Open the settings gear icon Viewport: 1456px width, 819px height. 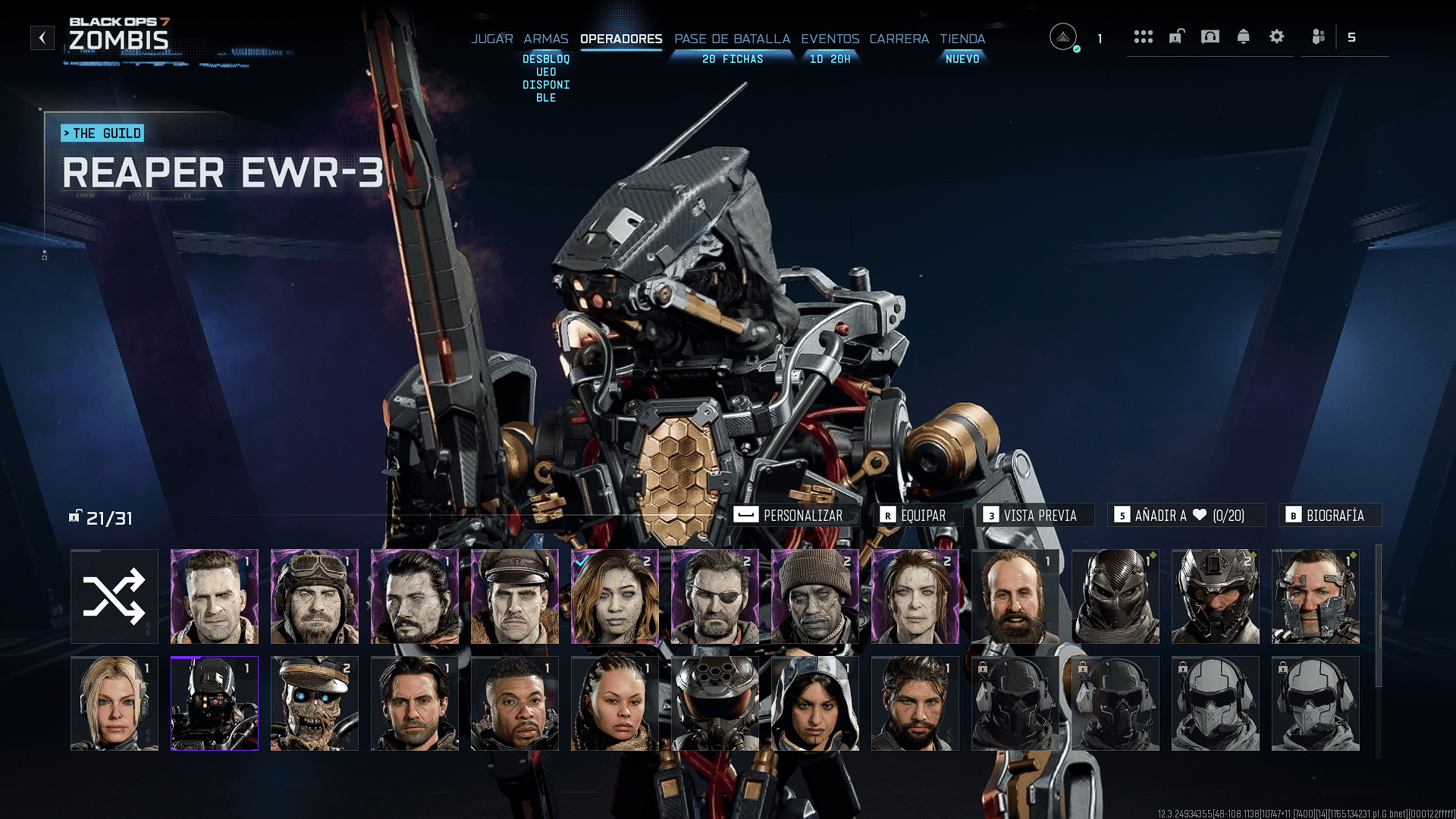coord(1276,37)
